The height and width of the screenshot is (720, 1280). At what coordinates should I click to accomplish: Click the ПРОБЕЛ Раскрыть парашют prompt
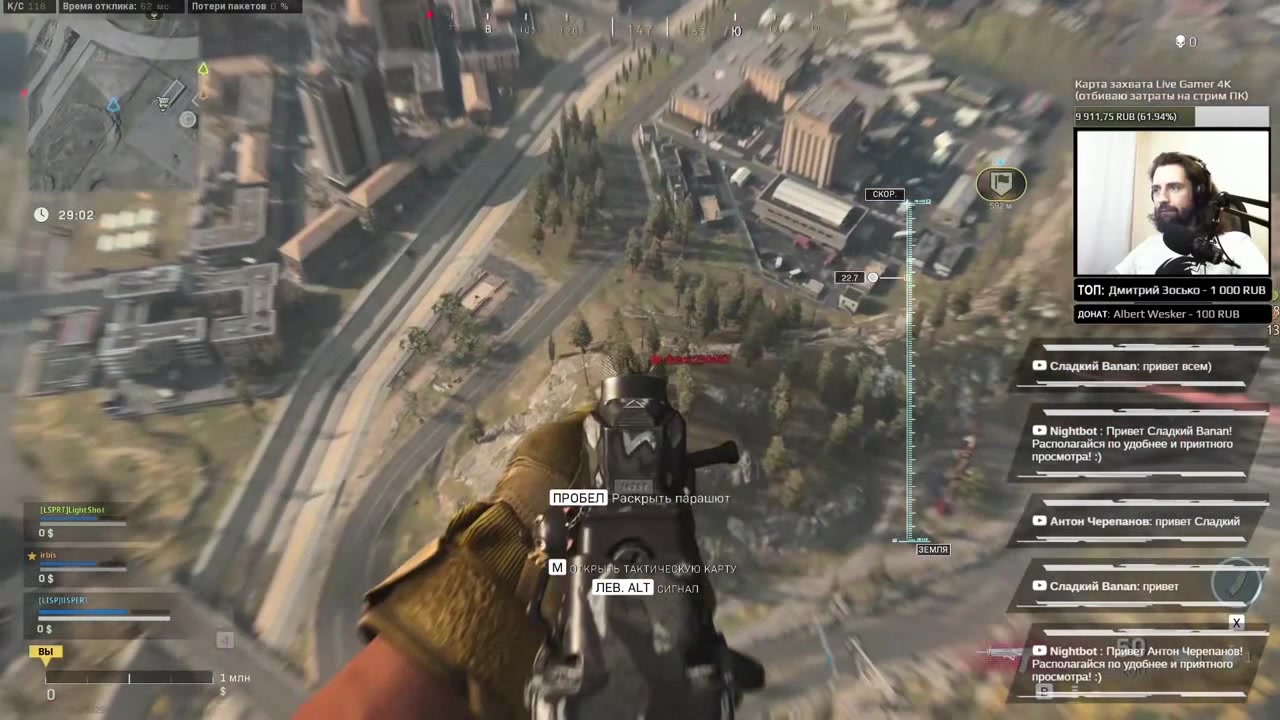[640, 498]
